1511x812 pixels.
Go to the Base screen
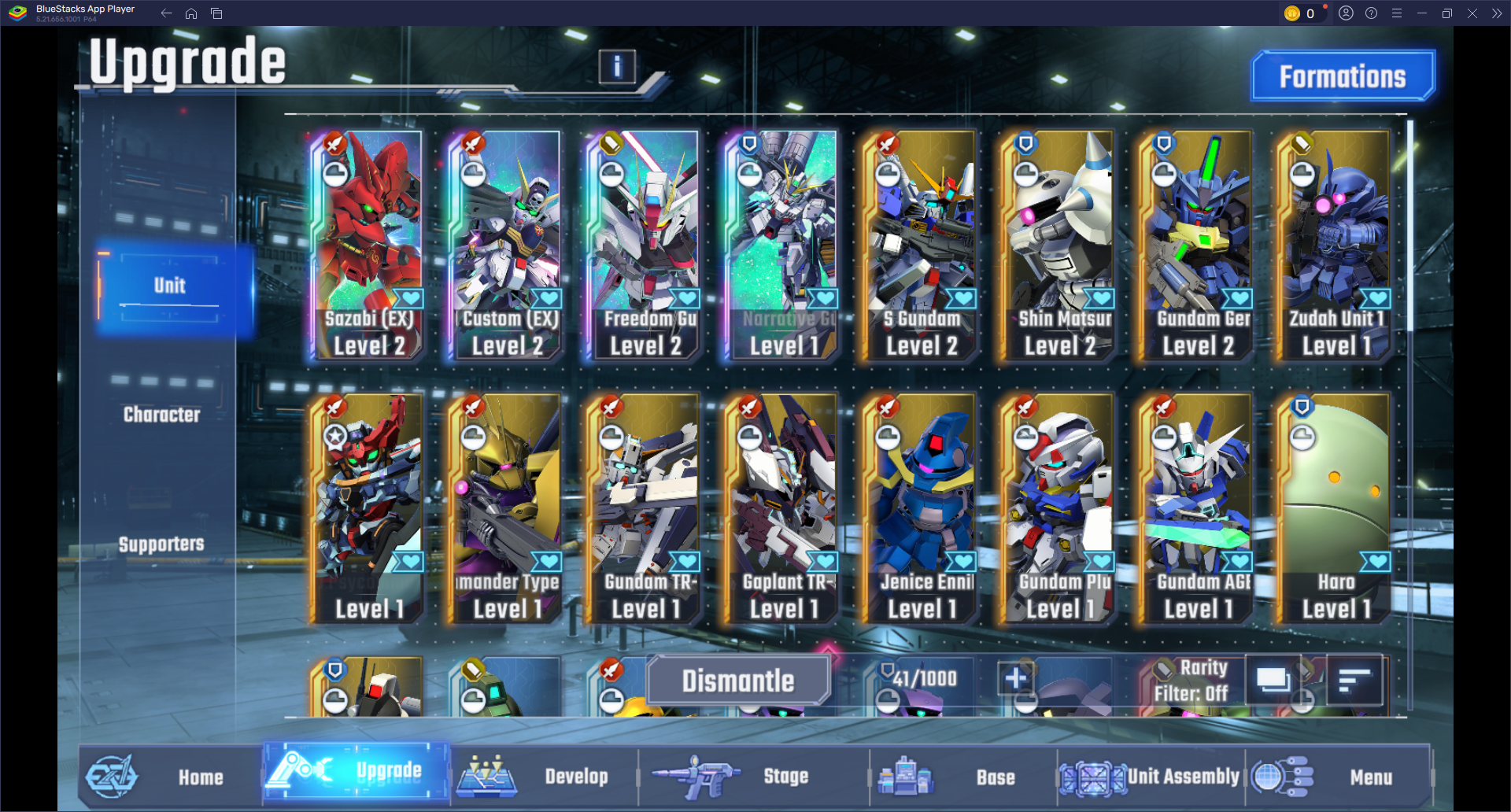995,777
